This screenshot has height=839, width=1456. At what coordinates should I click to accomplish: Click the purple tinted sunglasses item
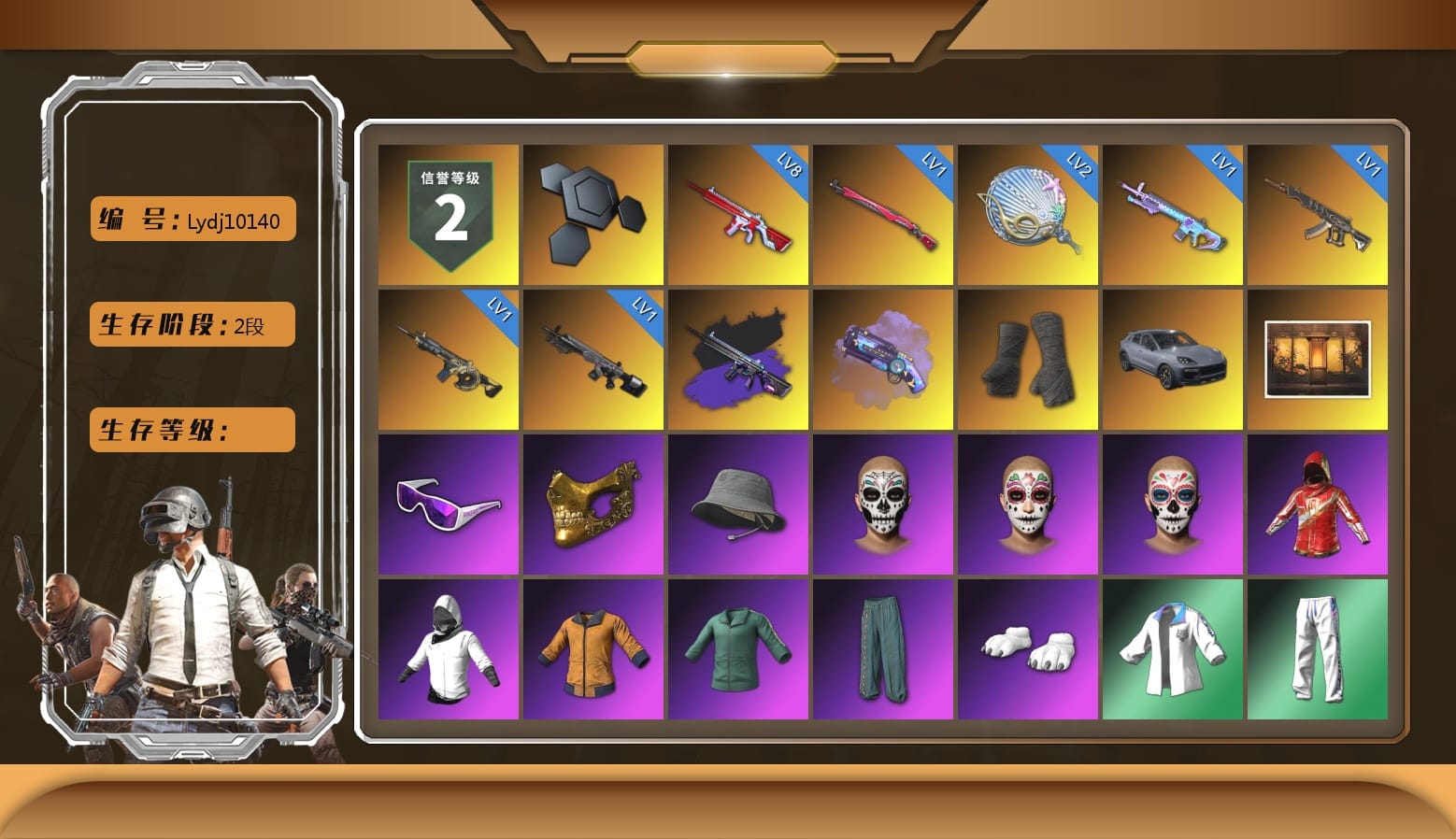[x=448, y=503]
